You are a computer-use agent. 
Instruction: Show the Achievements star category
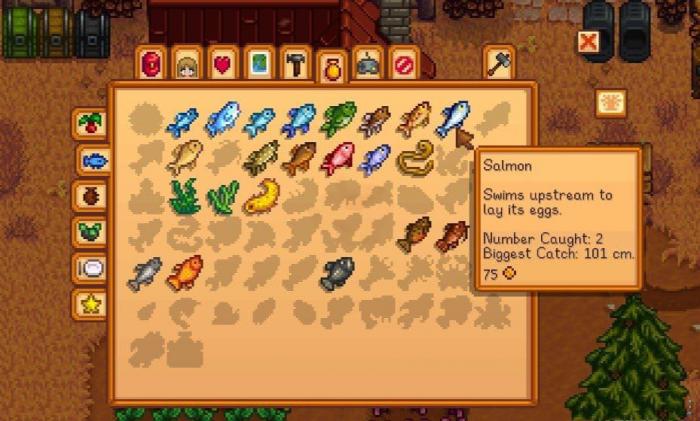pyautogui.click(x=91, y=304)
